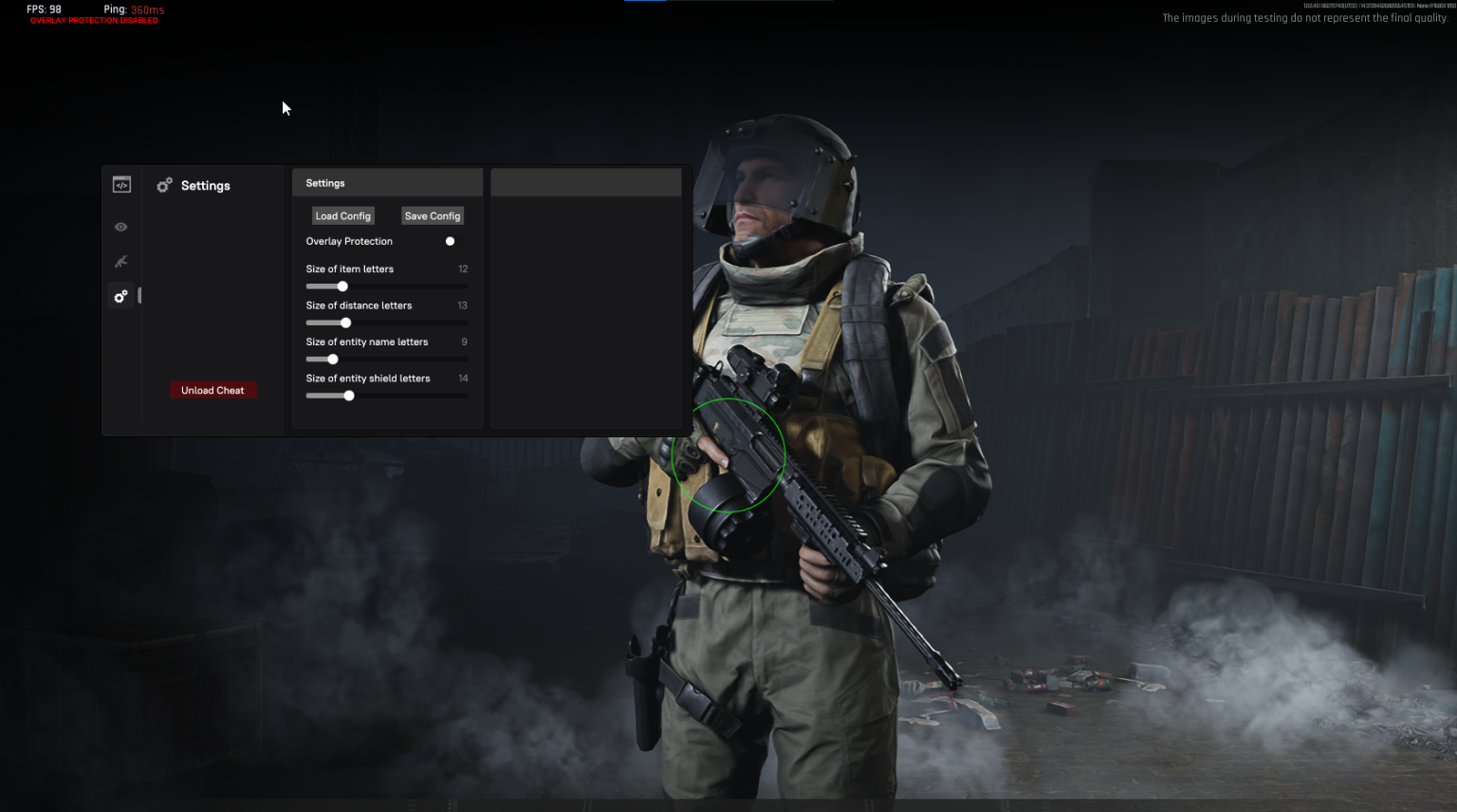1457x812 pixels.
Task: Switch to the rifle icon tab
Action: (x=121, y=262)
